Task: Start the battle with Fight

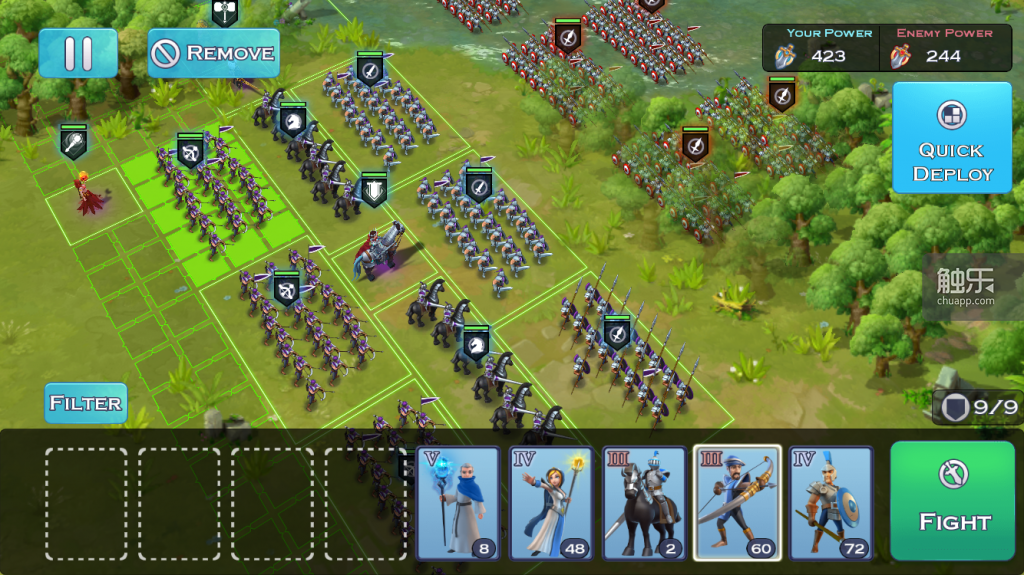Action: (953, 501)
